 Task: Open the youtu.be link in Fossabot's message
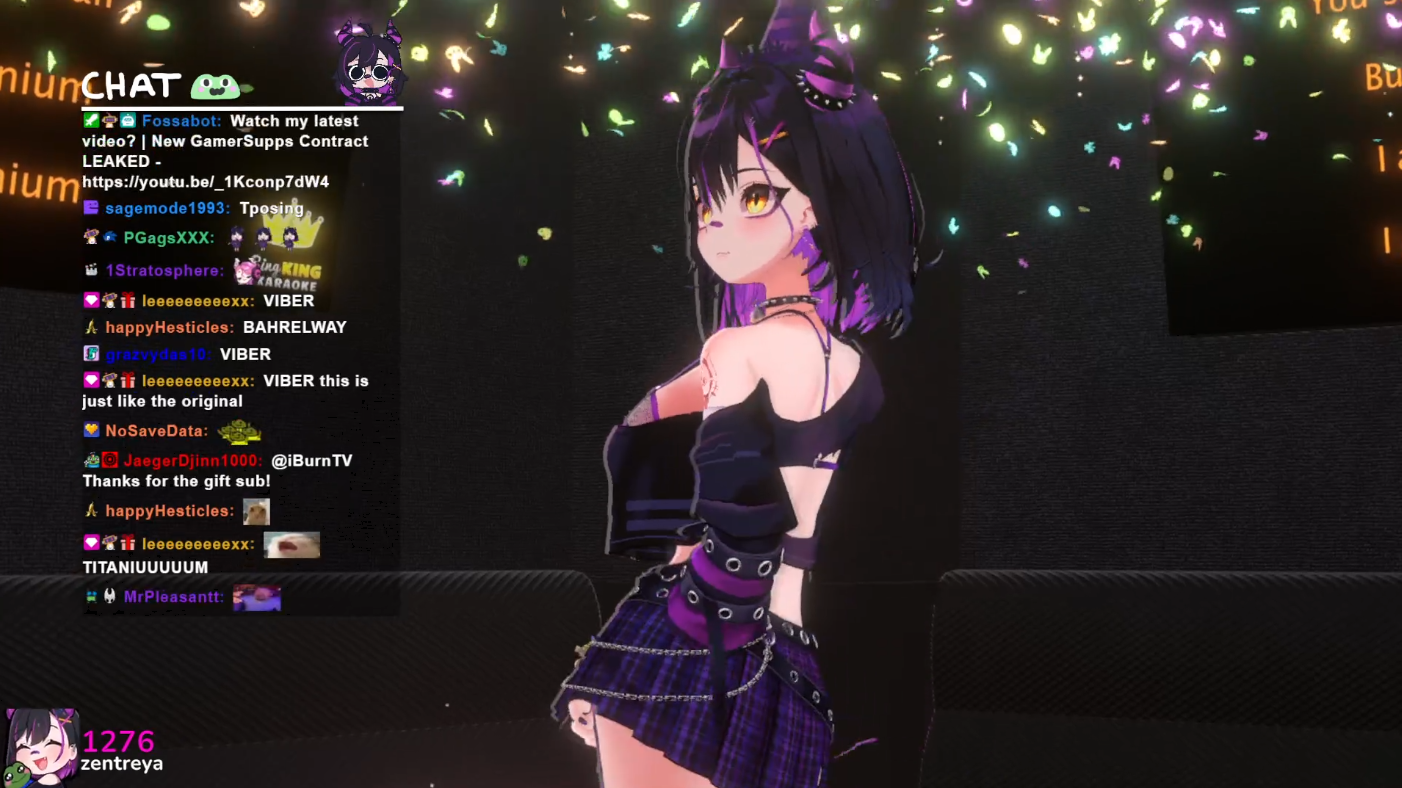[205, 182]
